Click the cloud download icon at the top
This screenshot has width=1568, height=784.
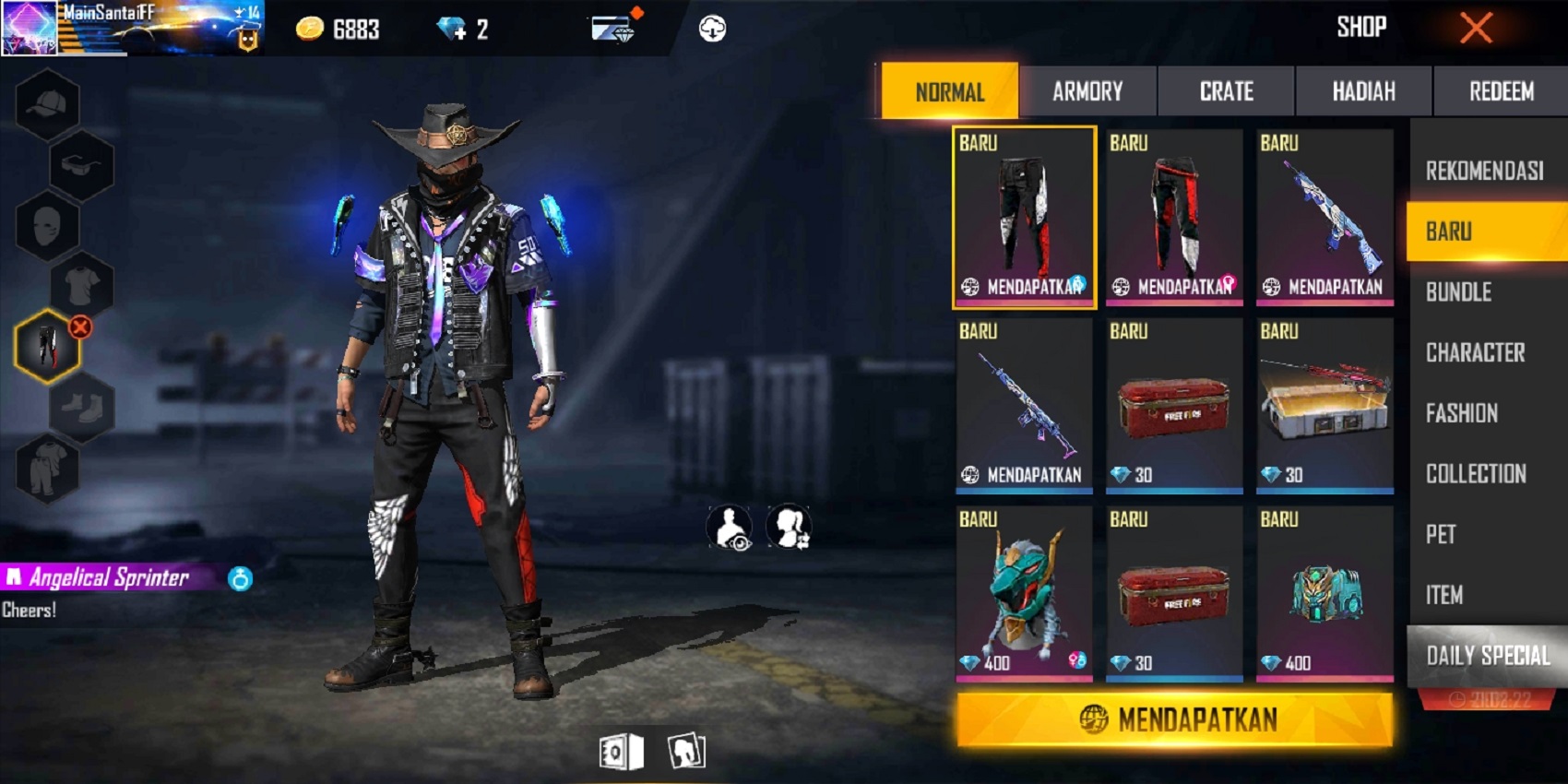click(x=710, y=28)
